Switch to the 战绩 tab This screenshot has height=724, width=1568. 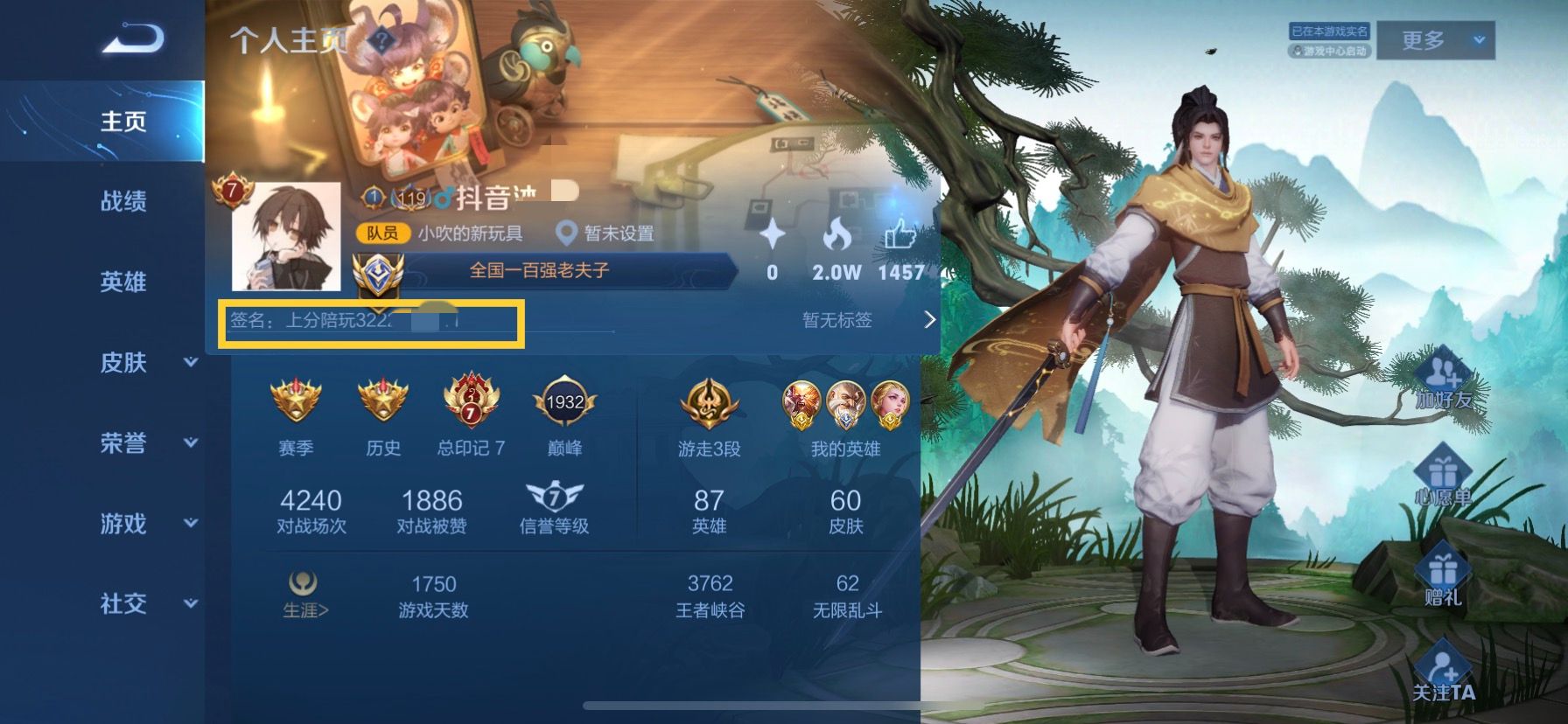click(124, 202)
